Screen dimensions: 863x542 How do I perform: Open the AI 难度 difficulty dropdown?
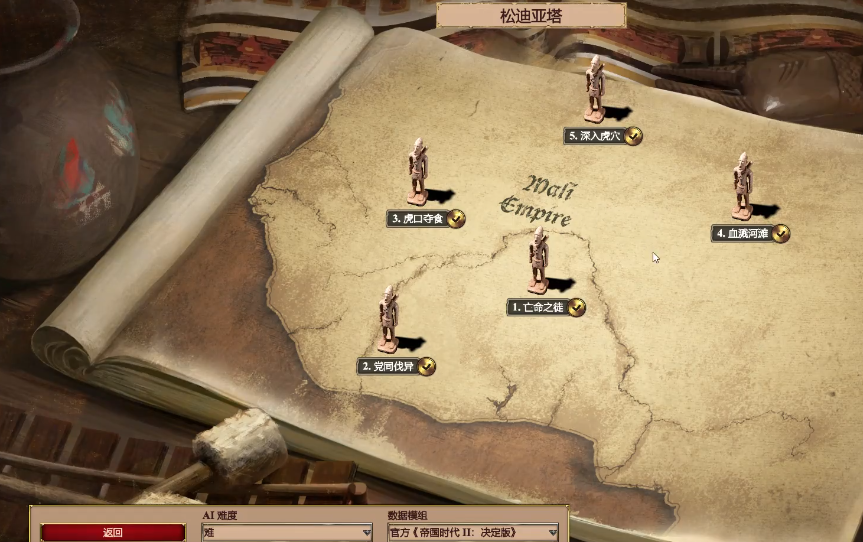pyautogui.click(x=287, y=533)
